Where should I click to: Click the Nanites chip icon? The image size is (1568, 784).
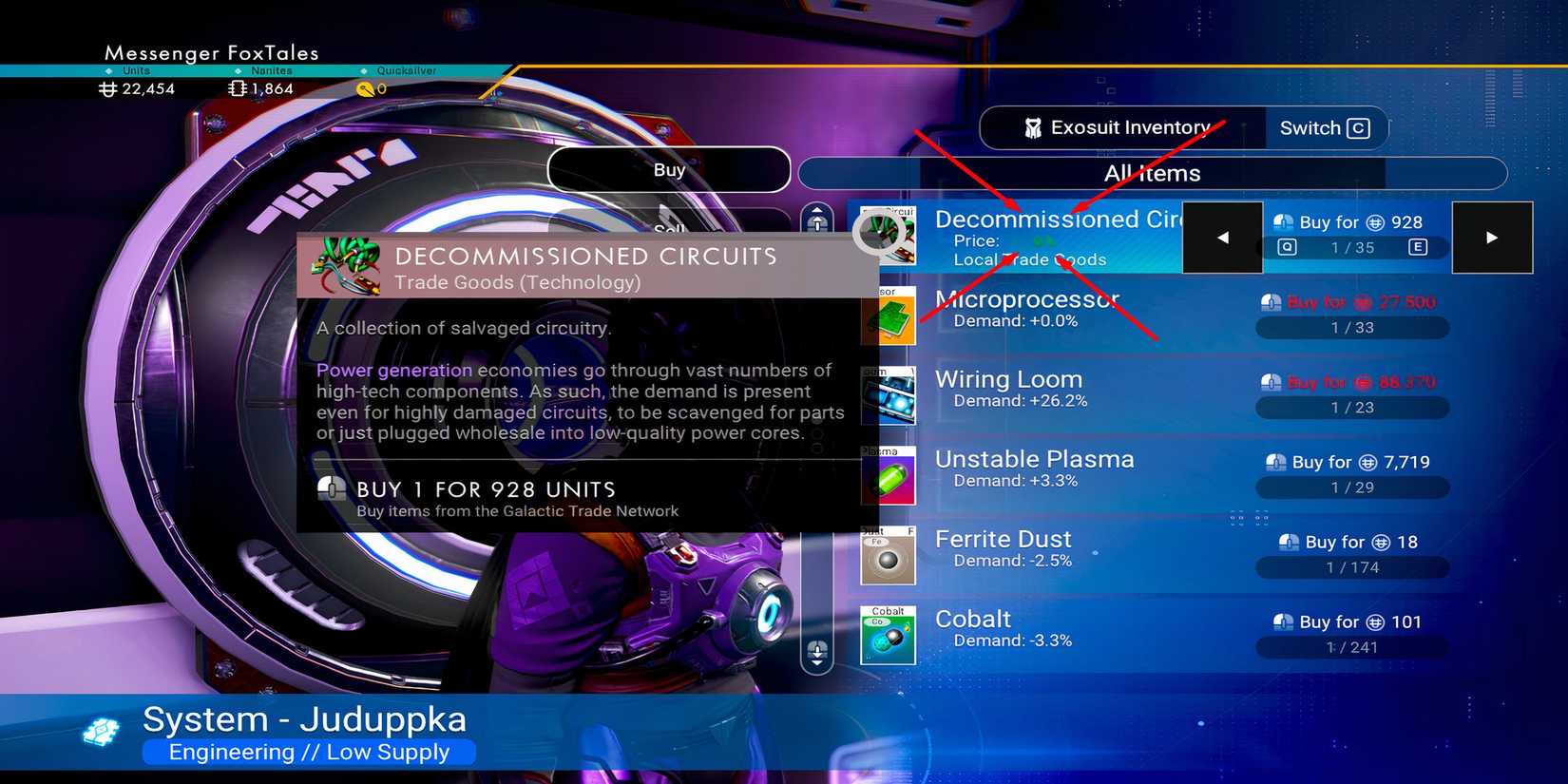coord(236,88)
